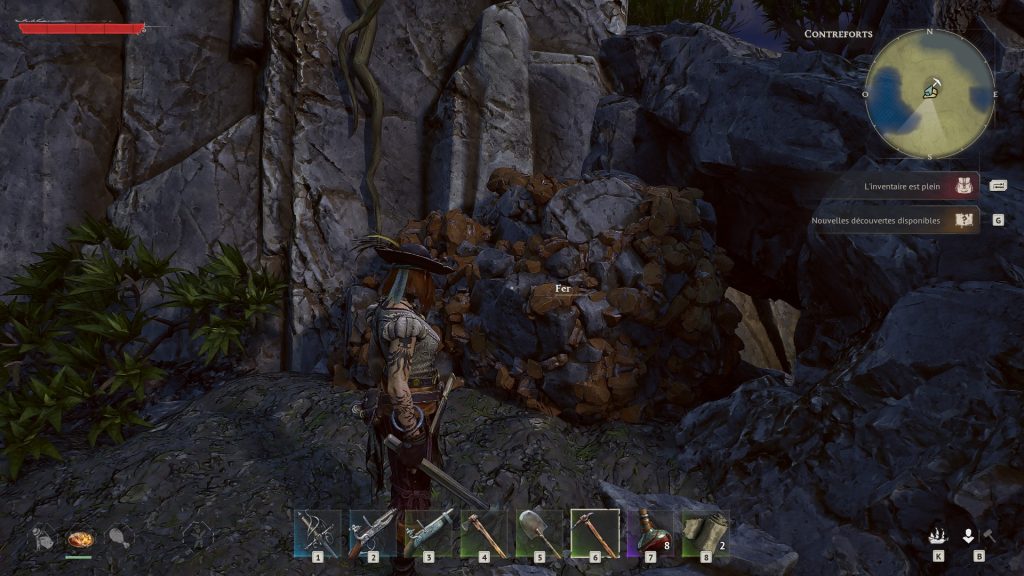Image resolution: width=1024 pixels, height=576 pixels.
Task: Open the build hammer icon
Action: [x=988, y=535]
